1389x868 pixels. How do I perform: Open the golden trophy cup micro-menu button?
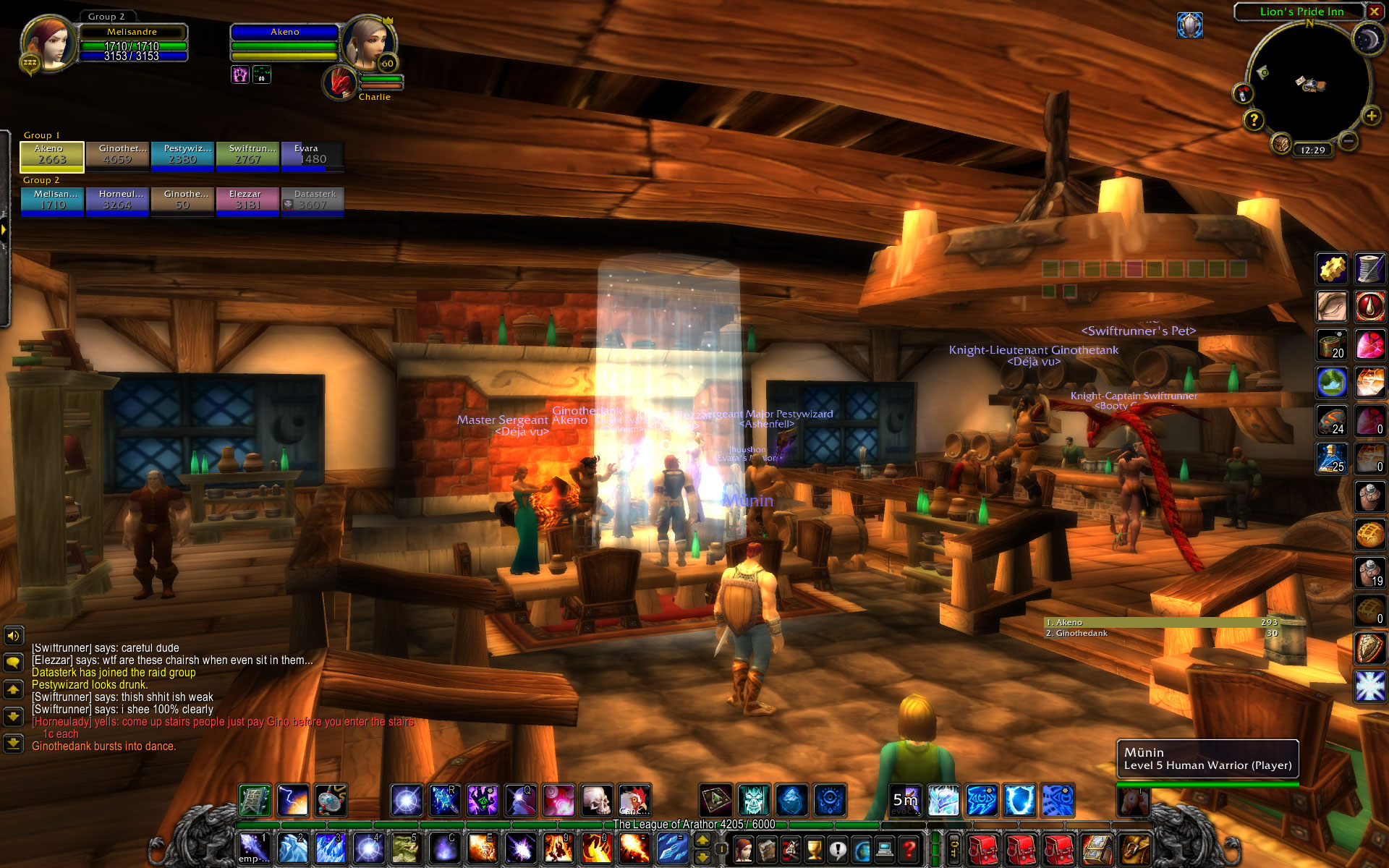pos(815,848)
